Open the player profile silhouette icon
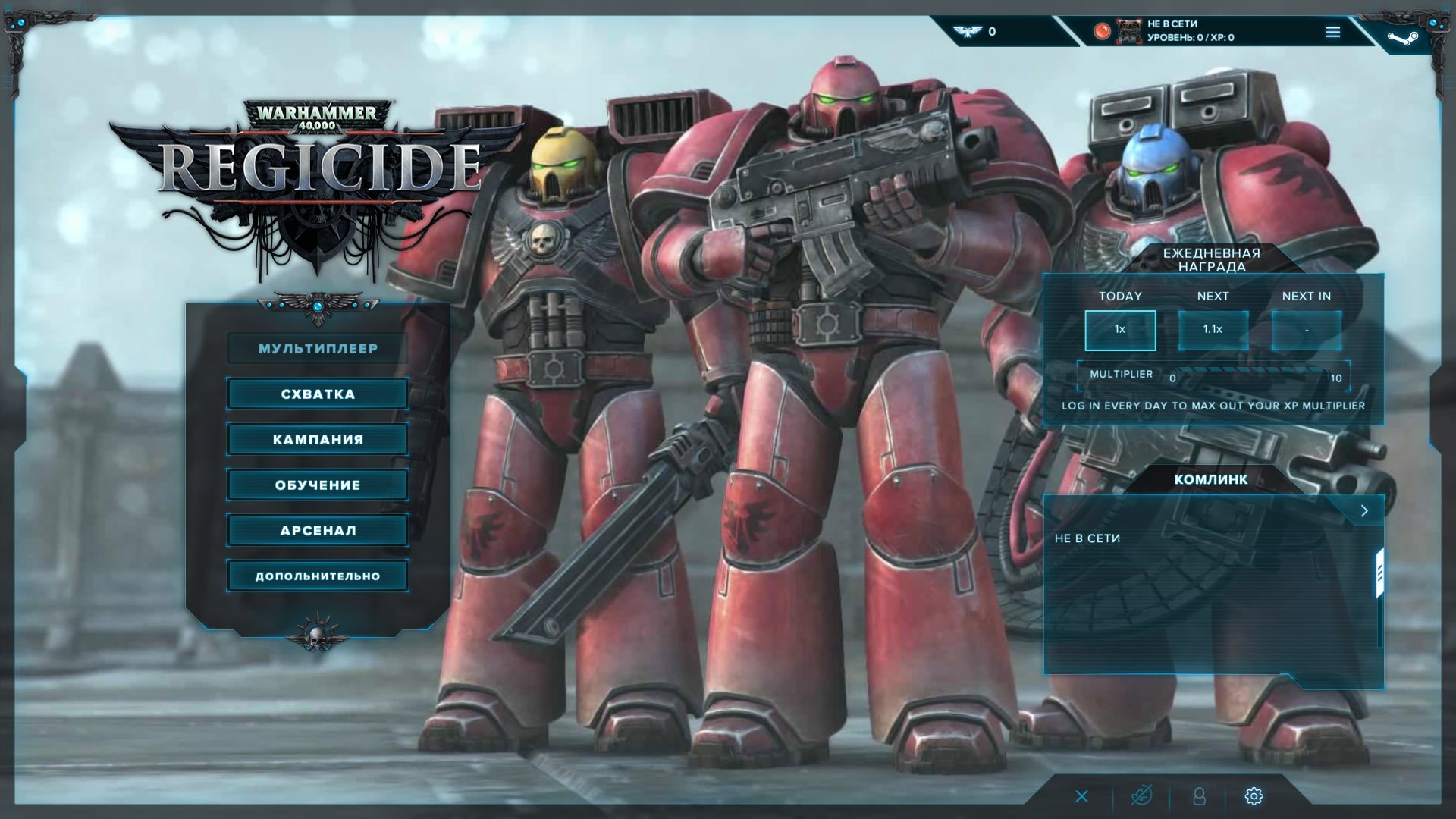The image size is (1456, 819). coord(1199,796)
